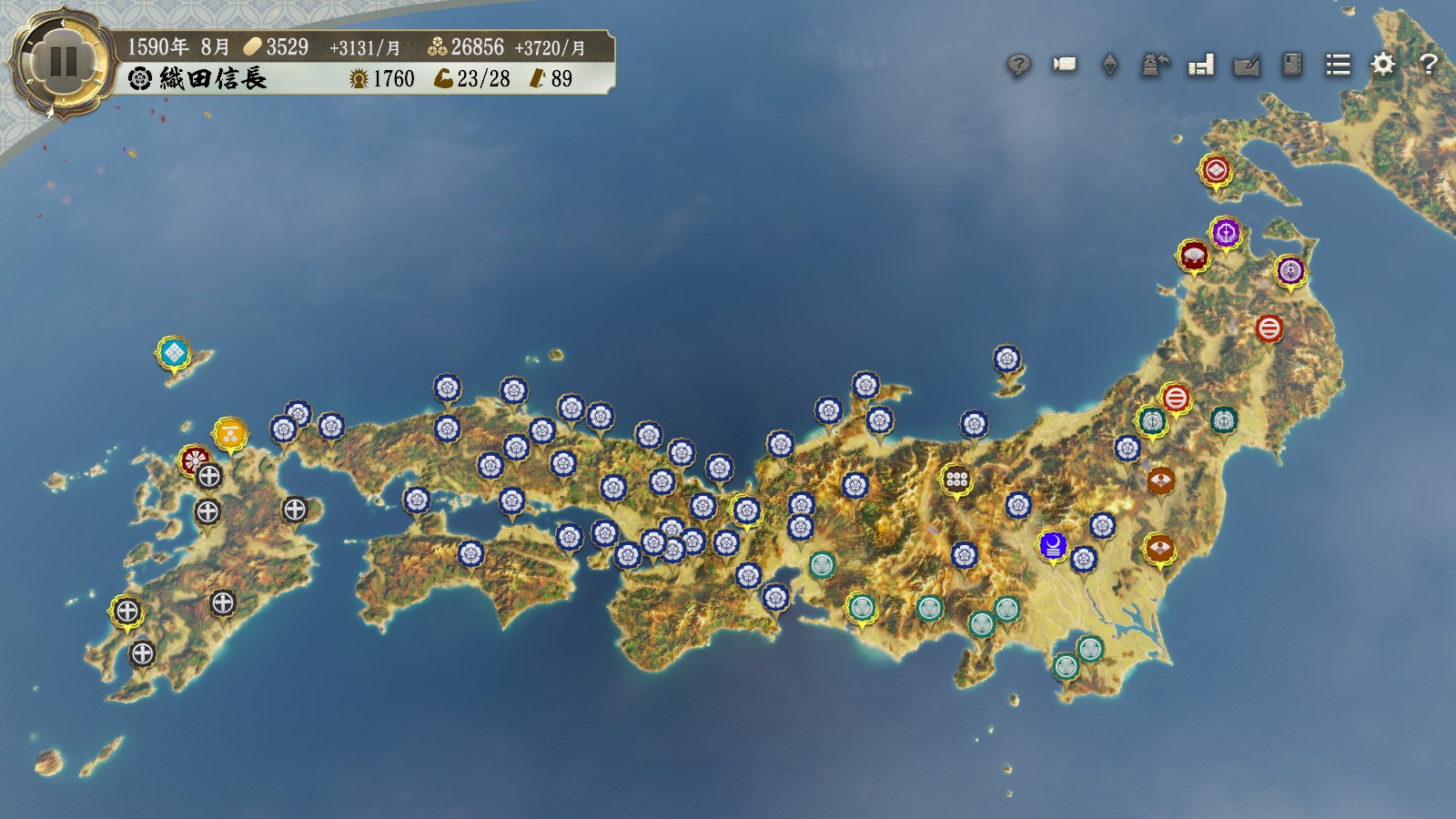Select the cyan diamond crest island marker
1456x819 pixels.
coord(173,352)
